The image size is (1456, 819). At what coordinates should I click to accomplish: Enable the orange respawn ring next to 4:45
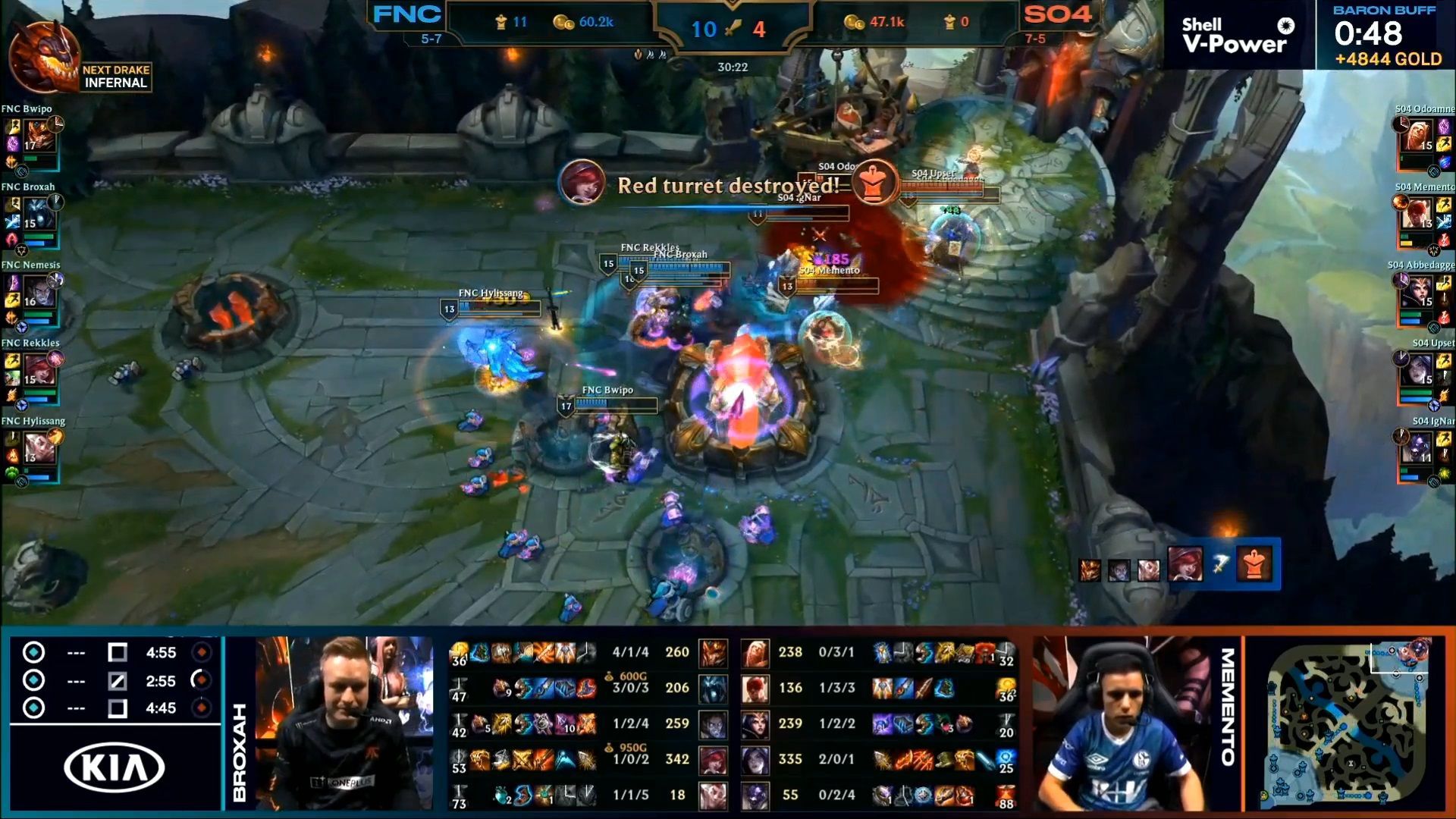(x=203, y=708)
